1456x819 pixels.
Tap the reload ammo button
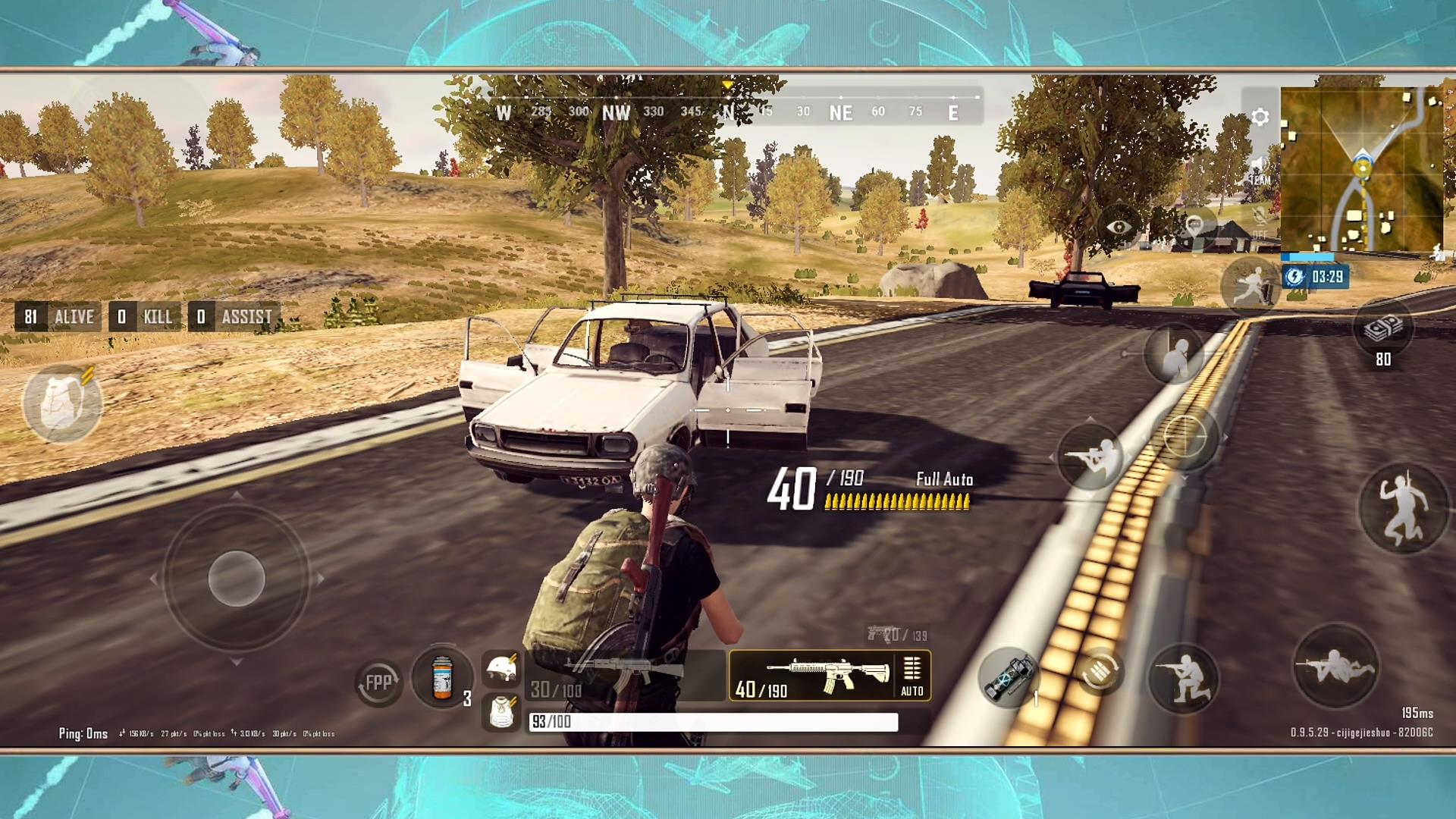1099,670
